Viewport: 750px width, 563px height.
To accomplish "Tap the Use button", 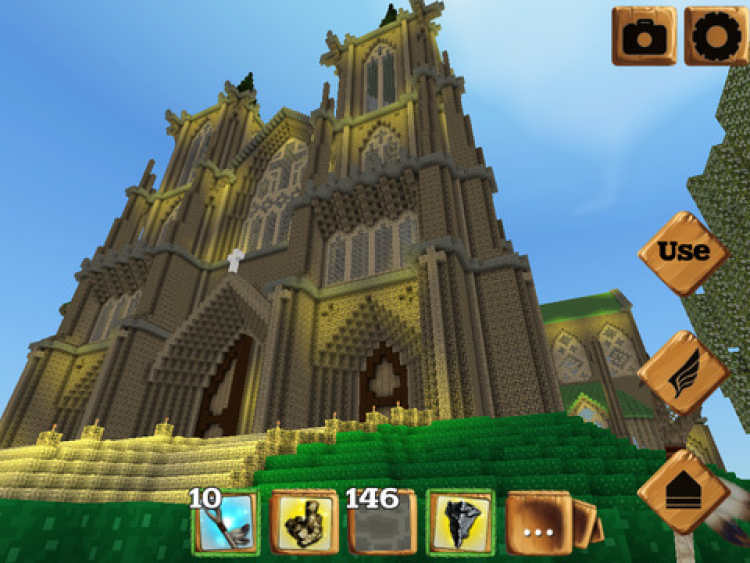I will coord(684,252).
